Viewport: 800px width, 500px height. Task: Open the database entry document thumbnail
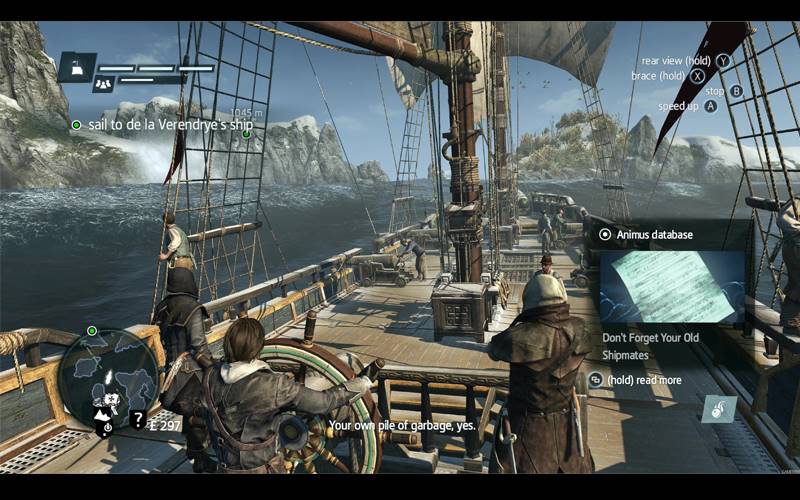671,286
